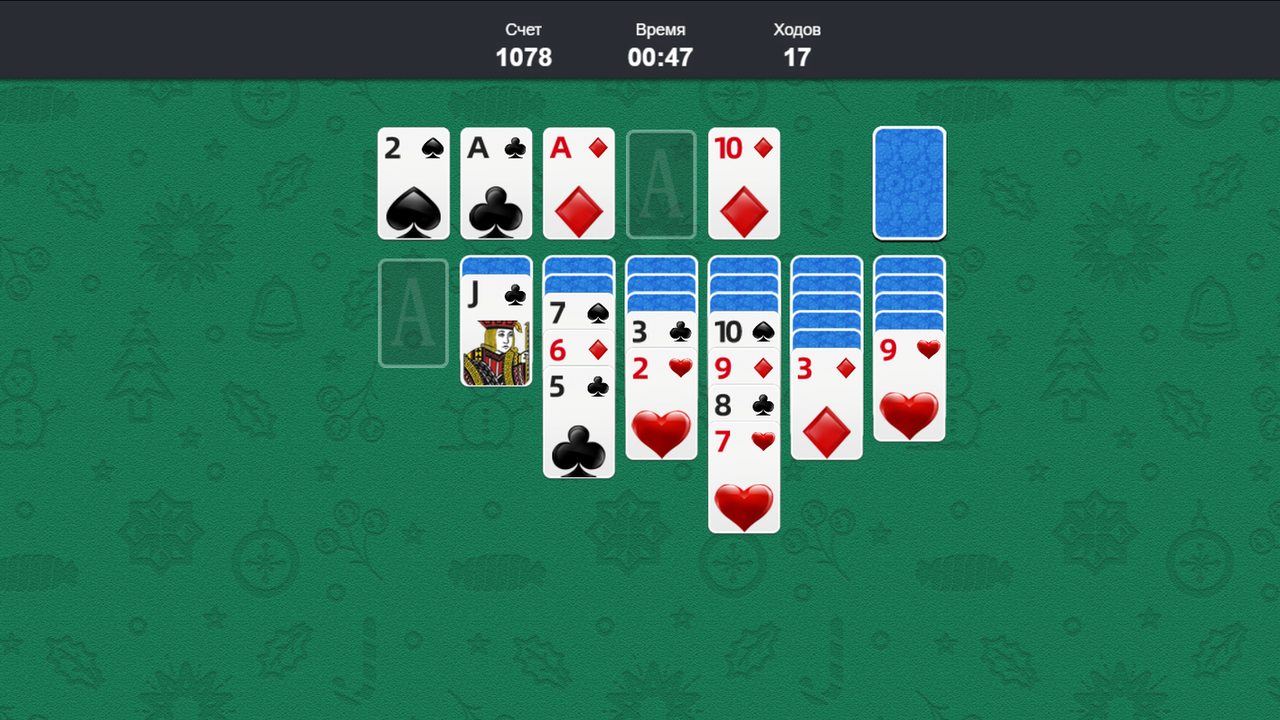Select the 2 of spades foundation card
Screen dimensions: 1280x720
(413, 183)
